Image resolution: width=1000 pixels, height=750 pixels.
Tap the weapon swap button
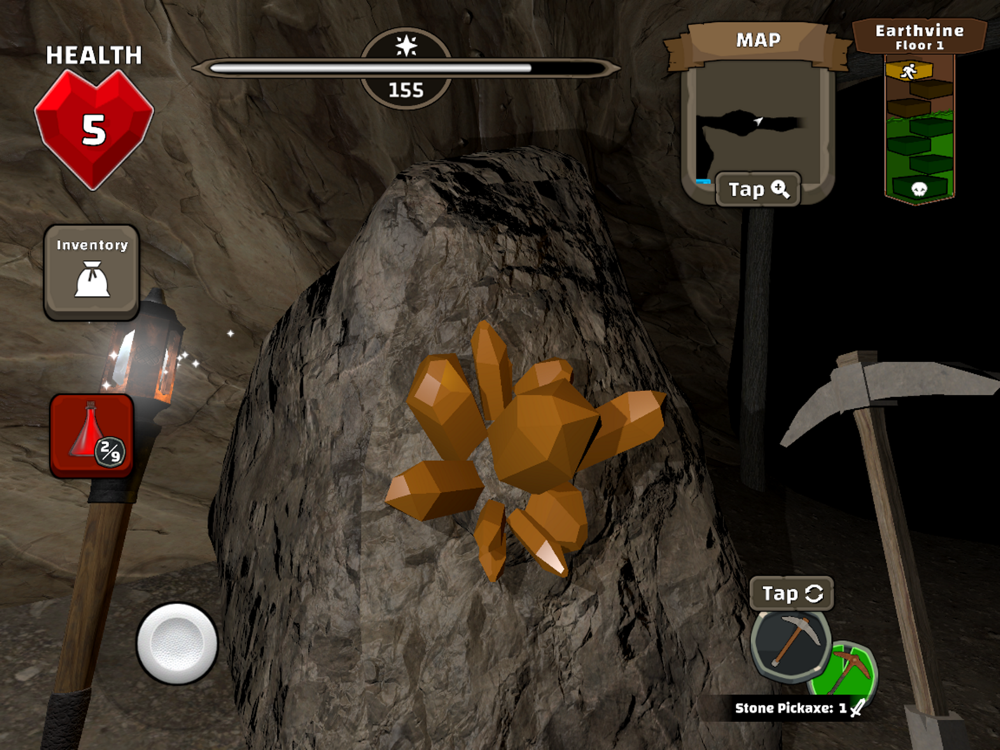(x=792, y=593)
